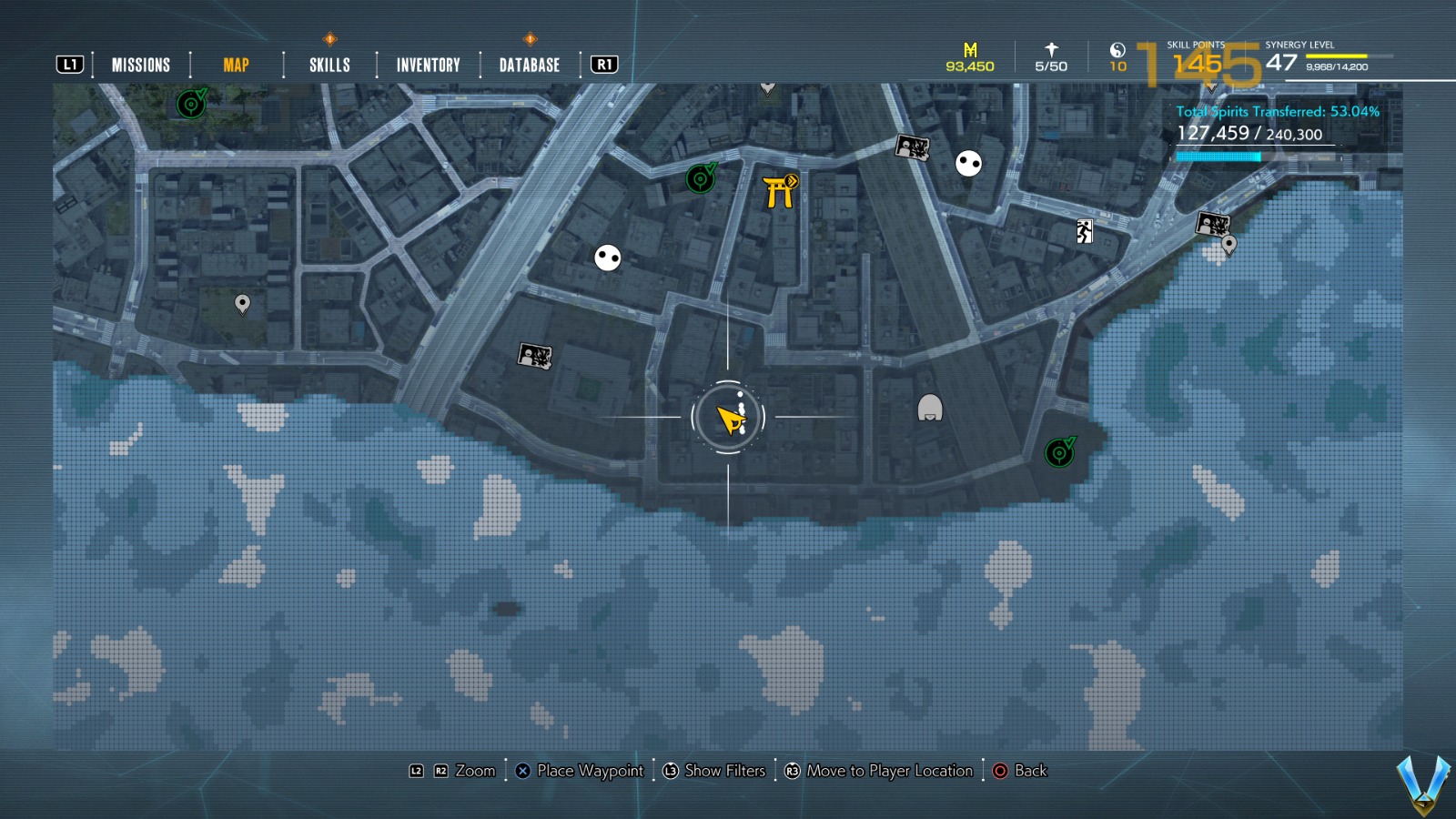Click the Meika currency icon showing 93,450

point(968,50)
